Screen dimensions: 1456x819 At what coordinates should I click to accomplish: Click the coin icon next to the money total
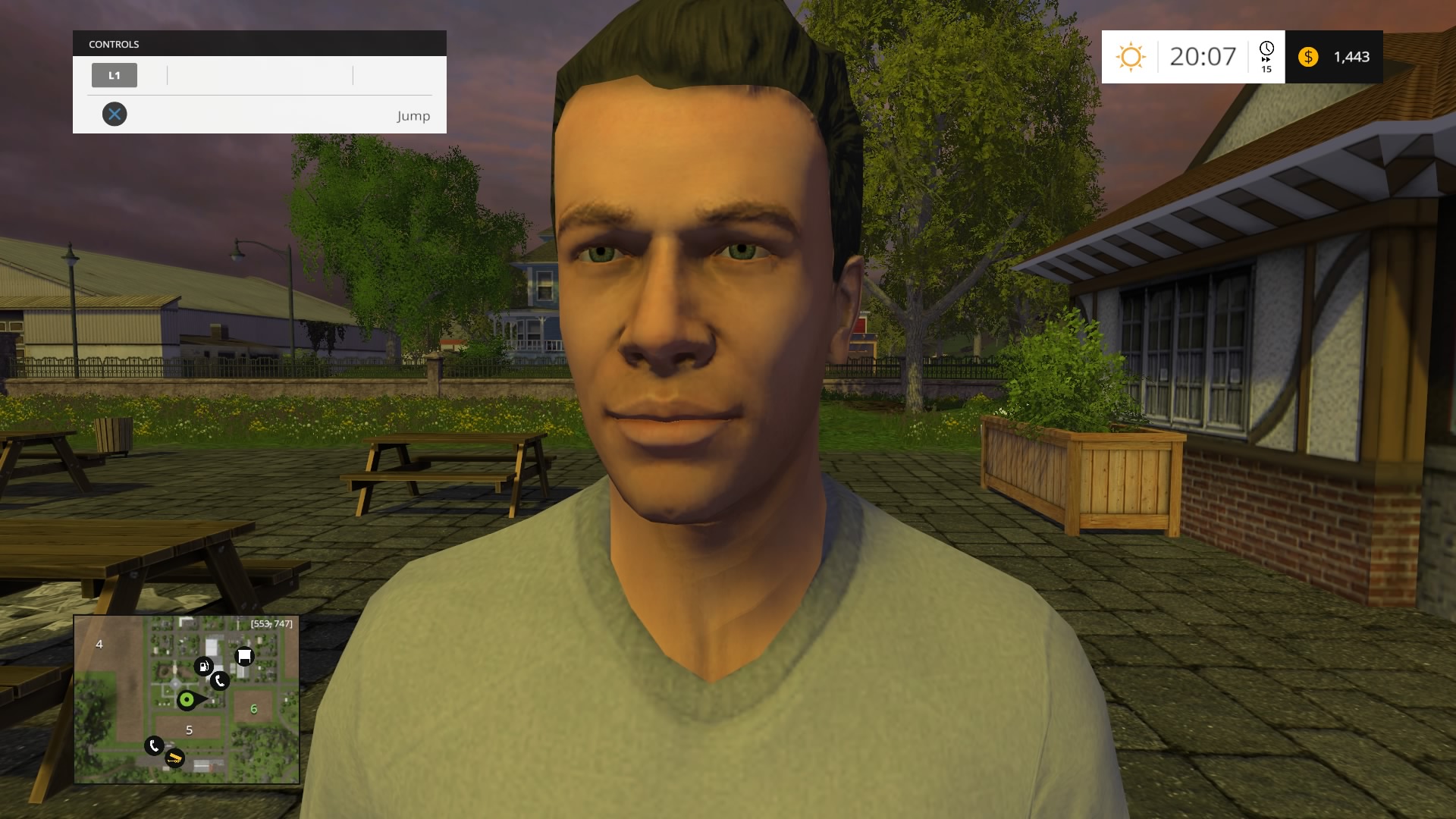1307,57
